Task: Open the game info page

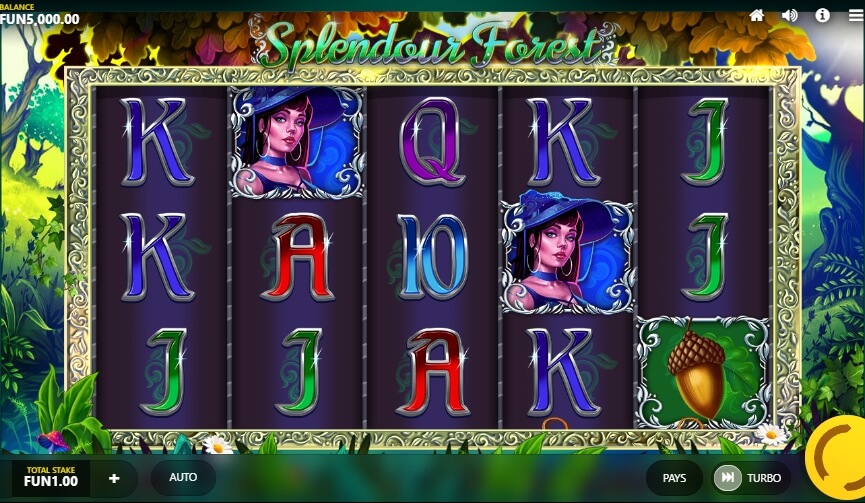Action: pos(823,15)
